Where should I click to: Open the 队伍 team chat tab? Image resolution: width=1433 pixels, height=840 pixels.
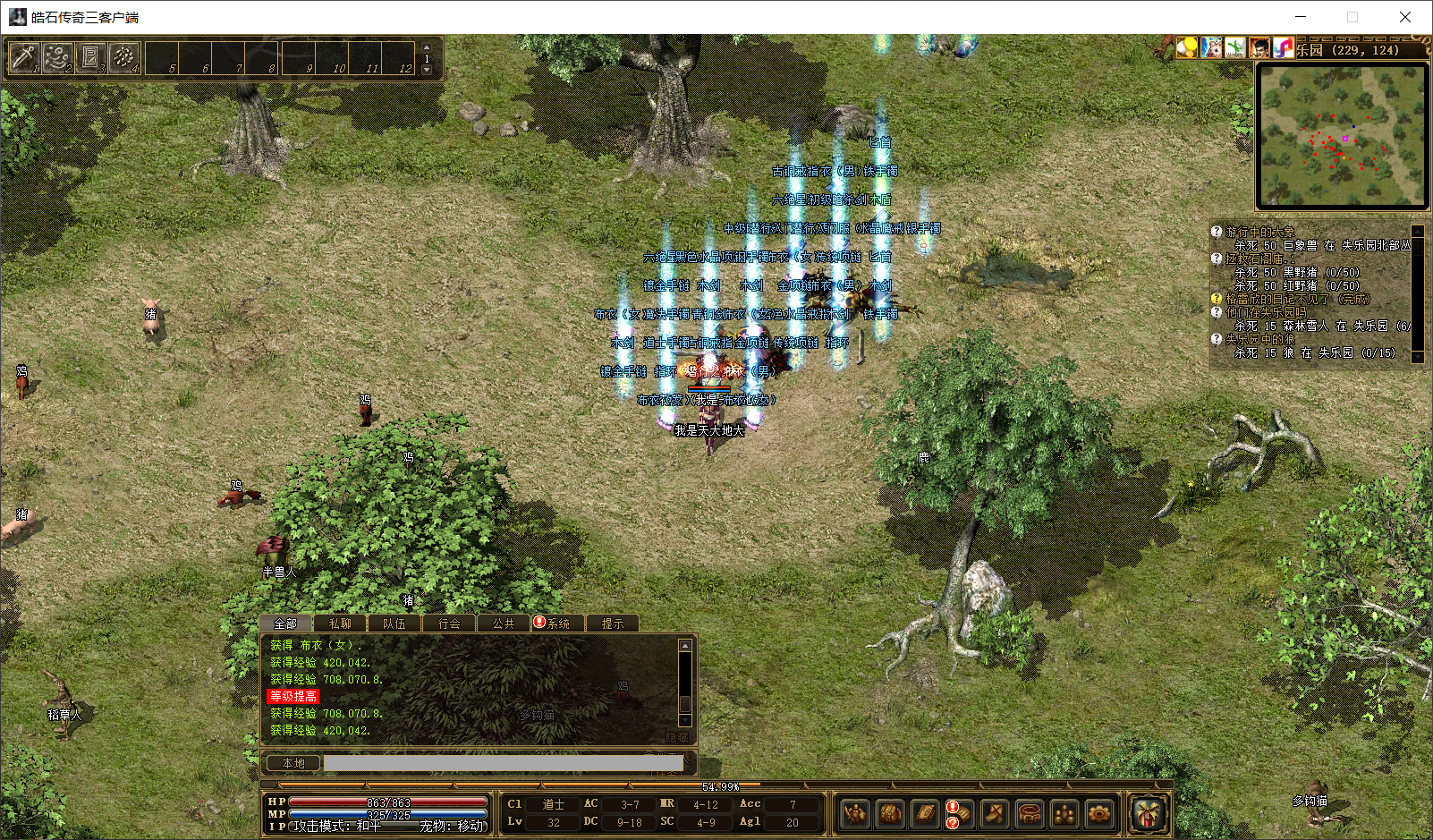point(394,624)
